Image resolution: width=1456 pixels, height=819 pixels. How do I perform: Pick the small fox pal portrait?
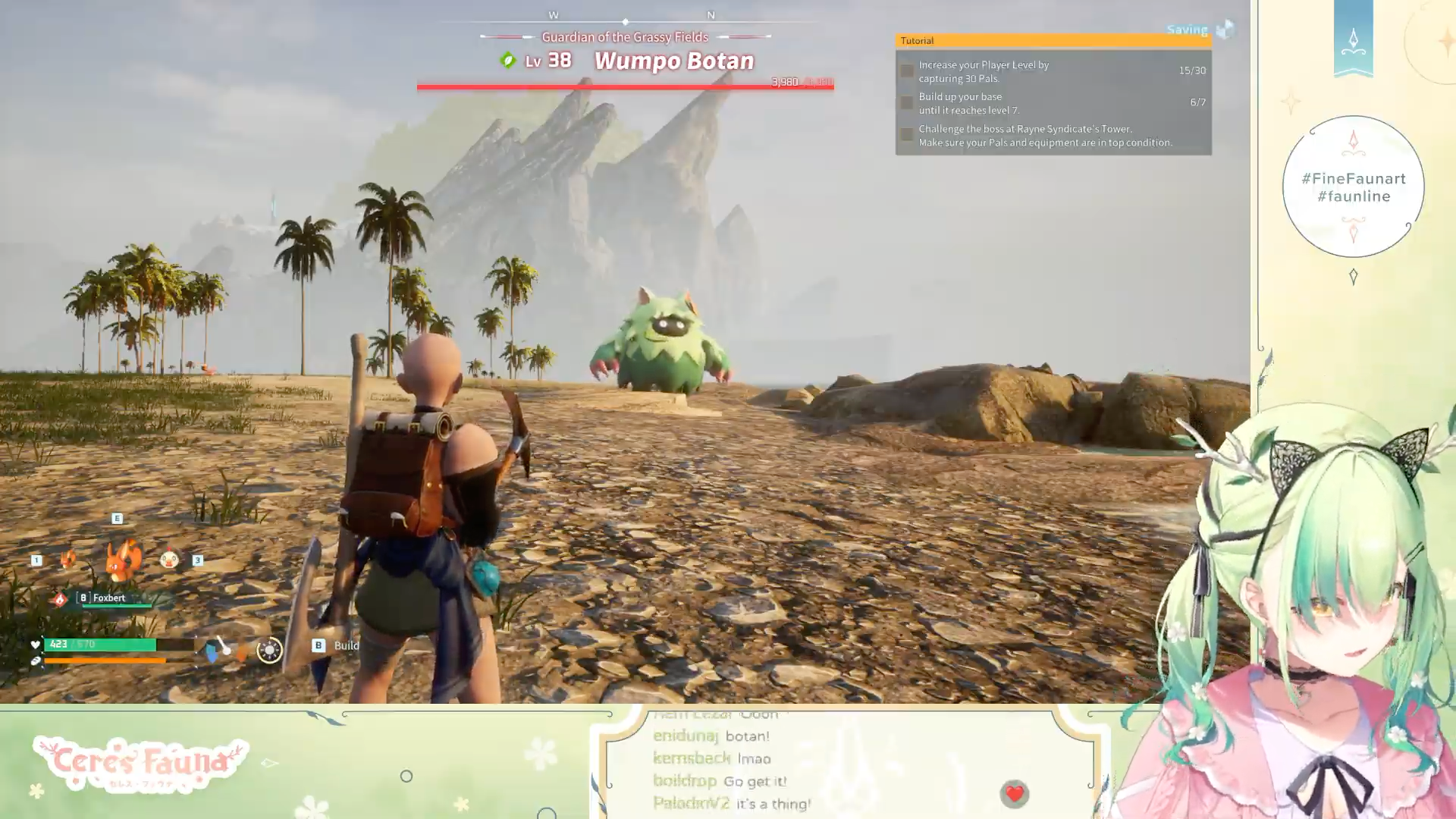(68, 560)
